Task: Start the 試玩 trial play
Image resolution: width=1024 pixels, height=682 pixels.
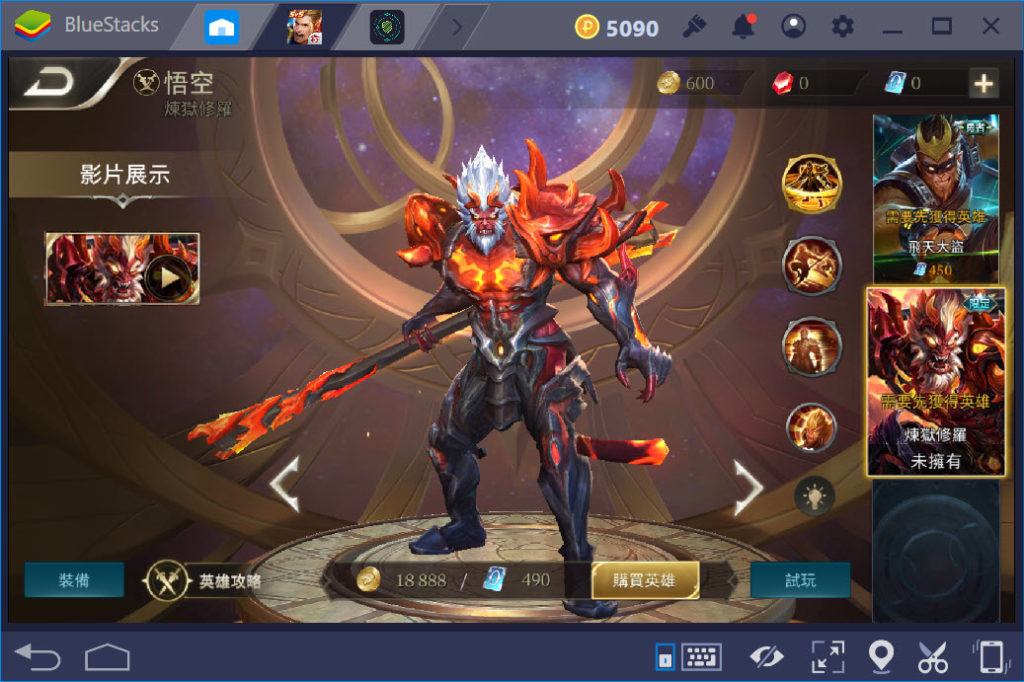Action: 799,580
